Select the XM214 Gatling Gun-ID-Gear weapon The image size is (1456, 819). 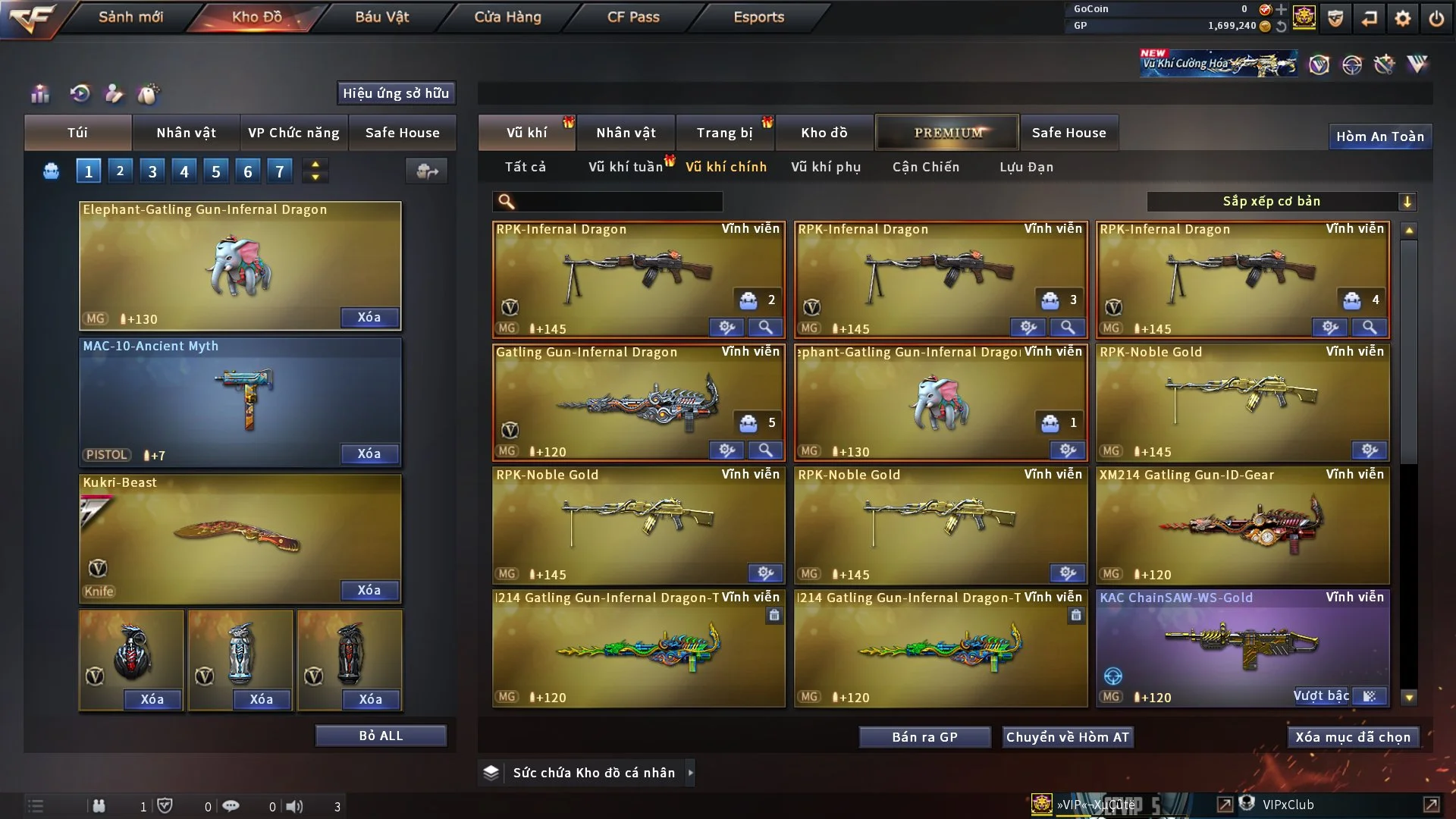pyautogui.click(x=1241, y=523)
